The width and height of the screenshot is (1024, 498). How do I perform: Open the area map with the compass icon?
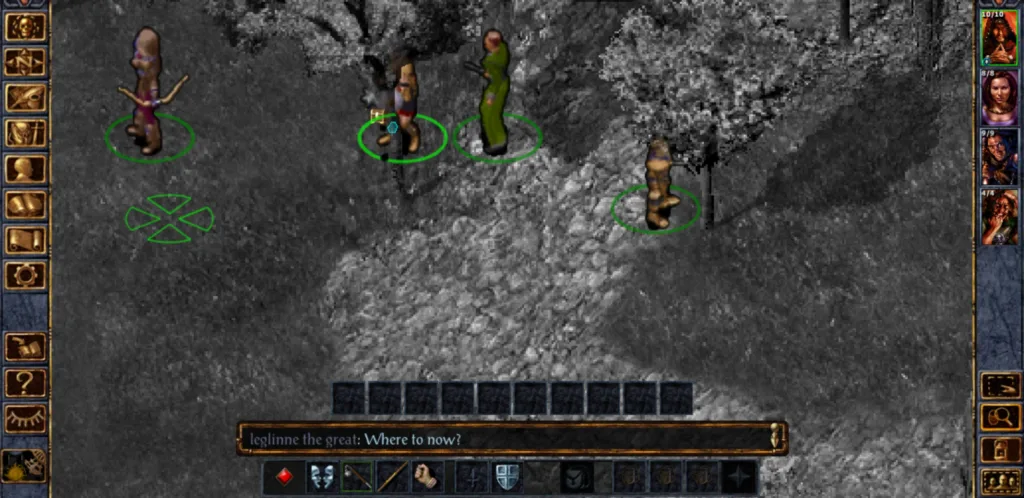[25, 62]
